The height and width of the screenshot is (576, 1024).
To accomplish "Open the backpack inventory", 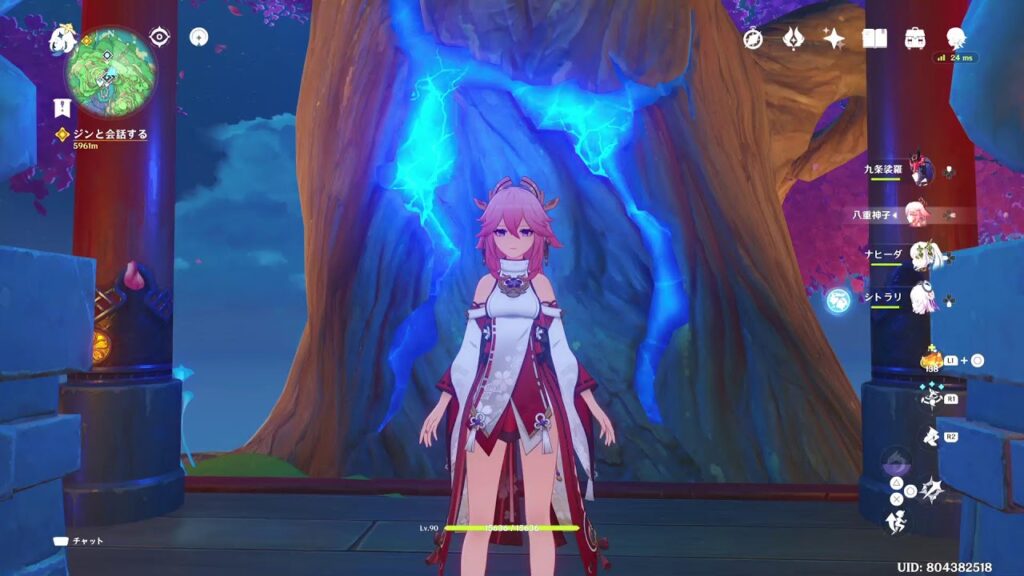I will pyautogui.click(x=914, y=38).
